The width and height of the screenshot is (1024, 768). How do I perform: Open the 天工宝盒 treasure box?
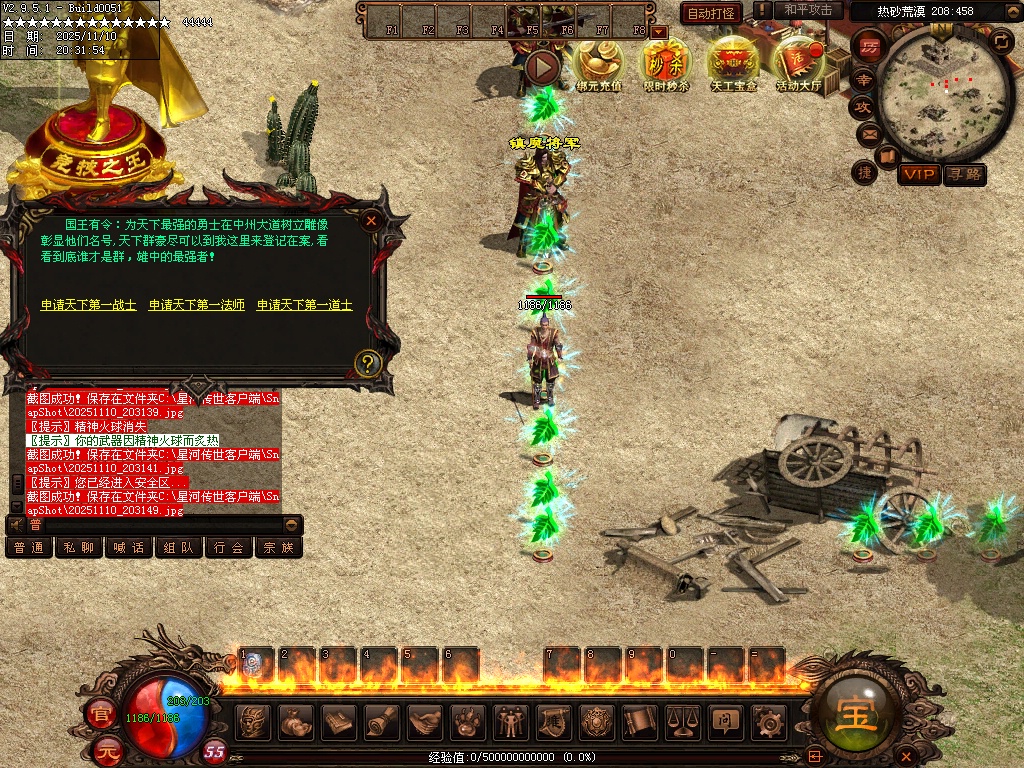pos(734,66)
